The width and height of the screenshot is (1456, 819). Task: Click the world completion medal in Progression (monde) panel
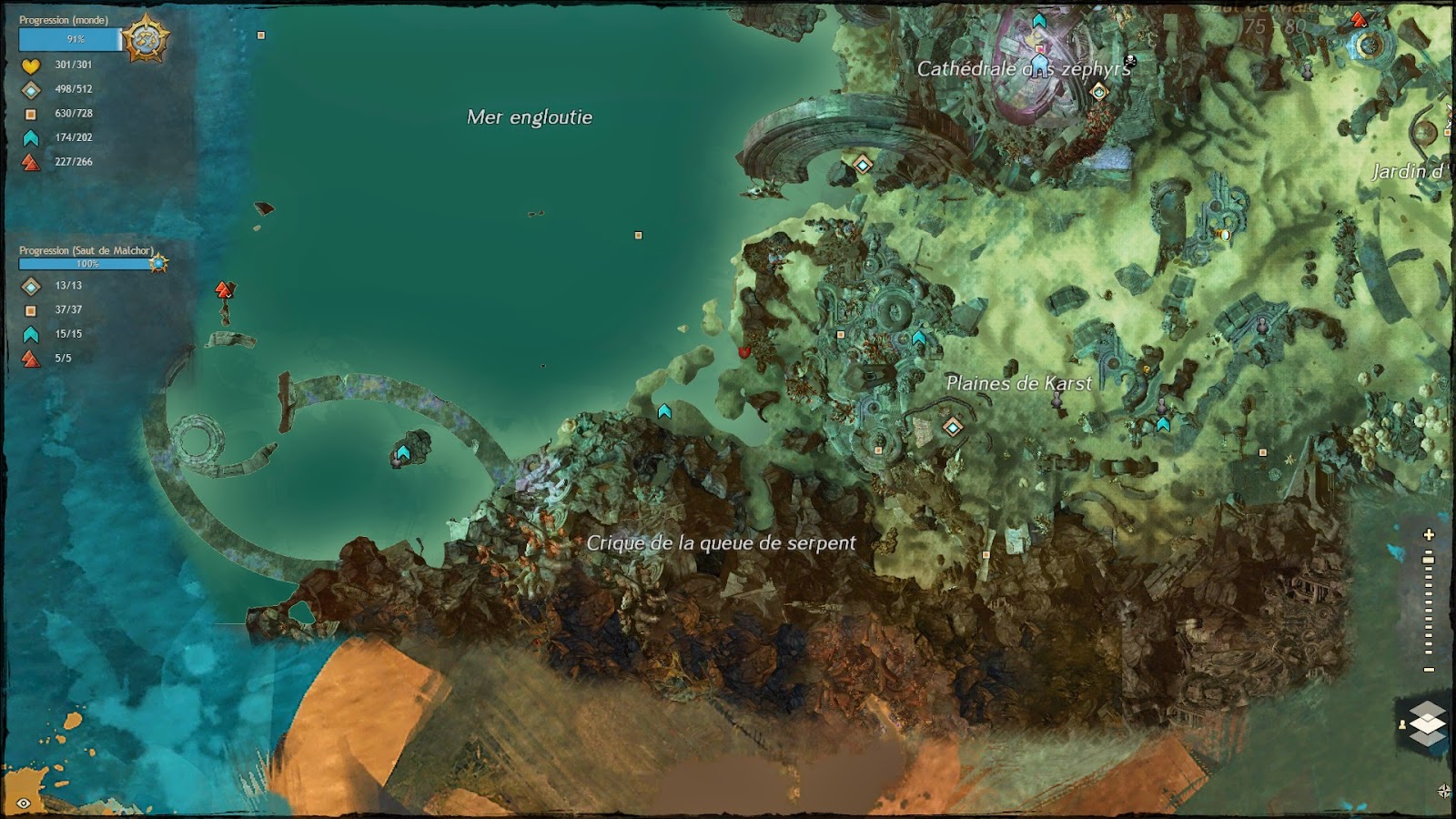click(146, 34)
